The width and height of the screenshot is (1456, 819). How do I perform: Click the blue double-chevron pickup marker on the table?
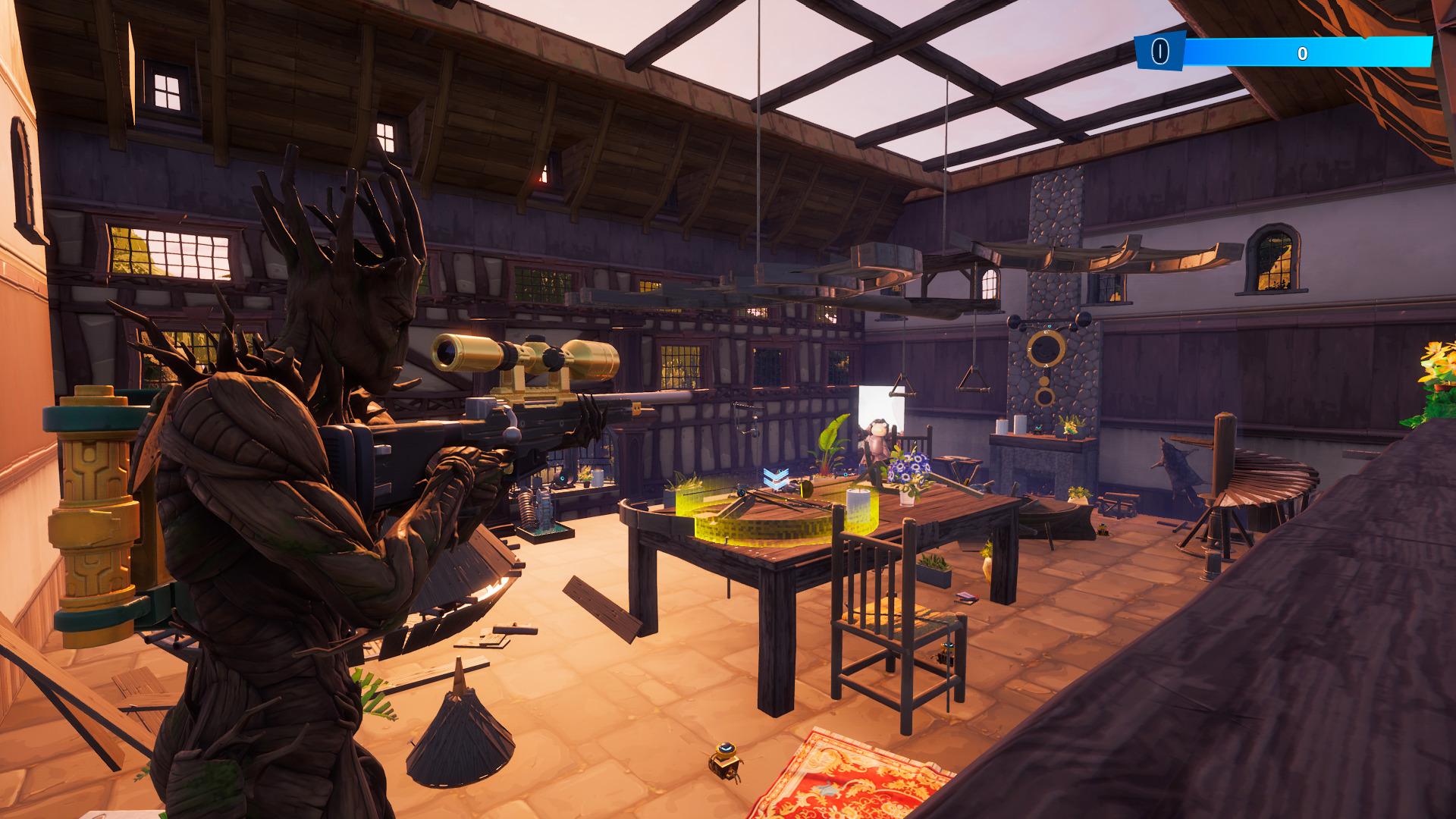point(775,476)
